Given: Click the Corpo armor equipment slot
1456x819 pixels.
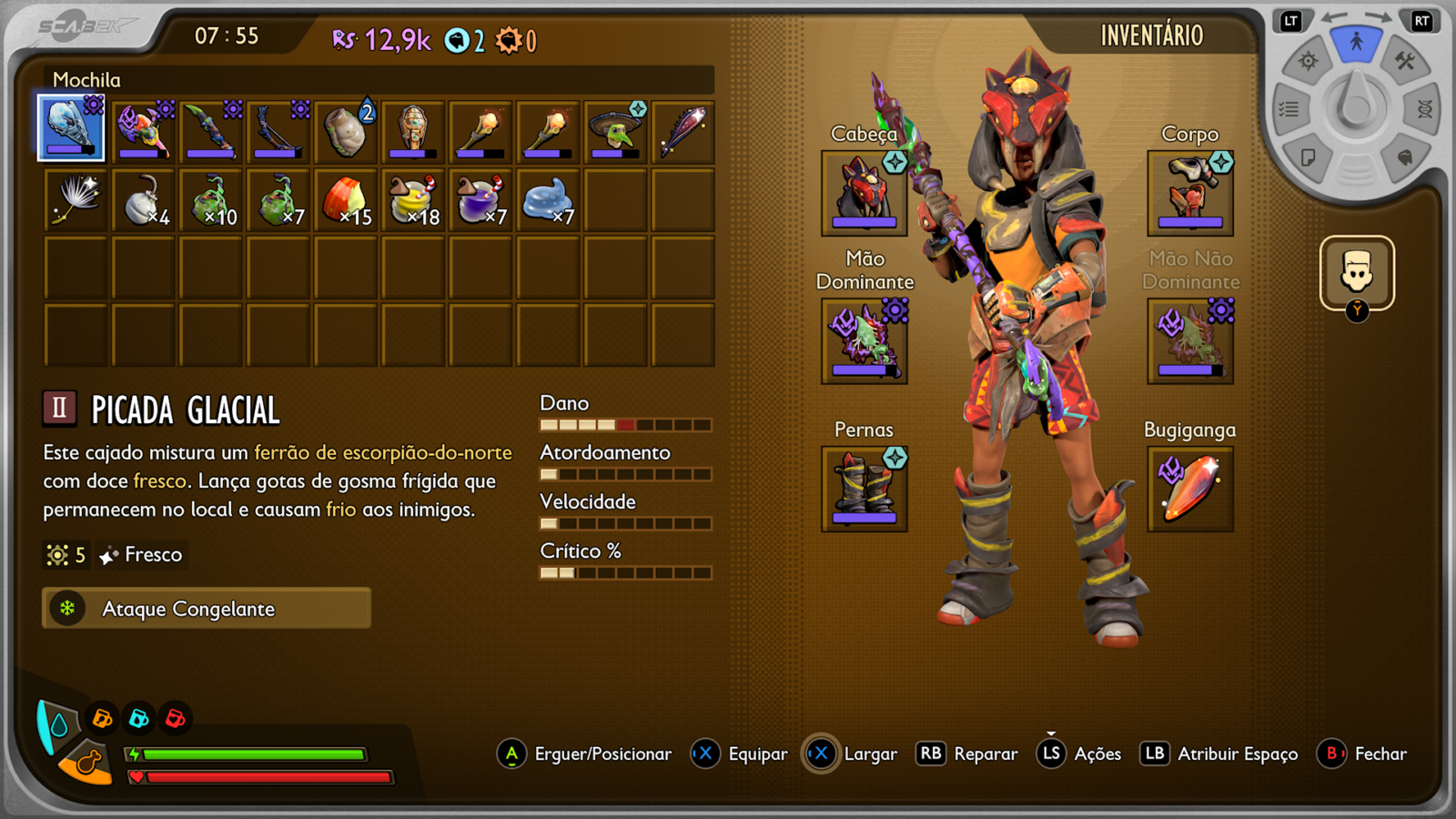Looking at the screenshot, I should coord(1190,194).
